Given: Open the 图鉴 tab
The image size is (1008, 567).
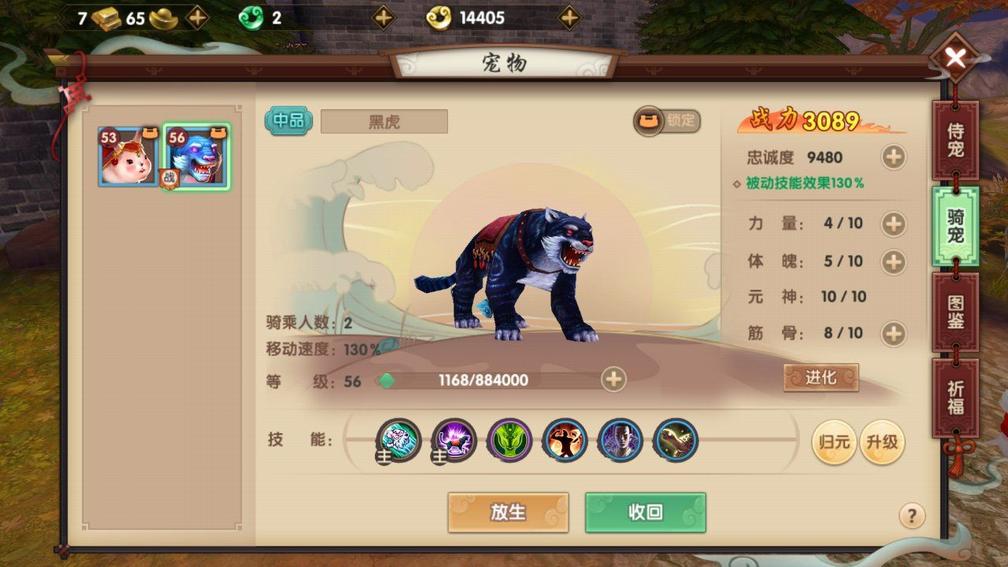Looking at the screenshot, I should click(x=955, y=312).
